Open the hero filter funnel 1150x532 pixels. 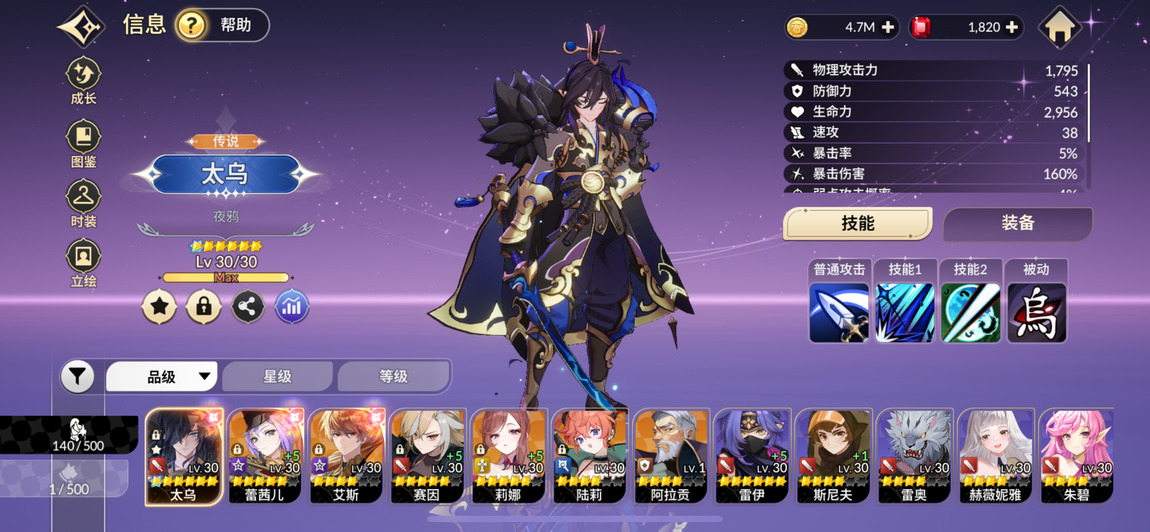click(x=77, y=377)
